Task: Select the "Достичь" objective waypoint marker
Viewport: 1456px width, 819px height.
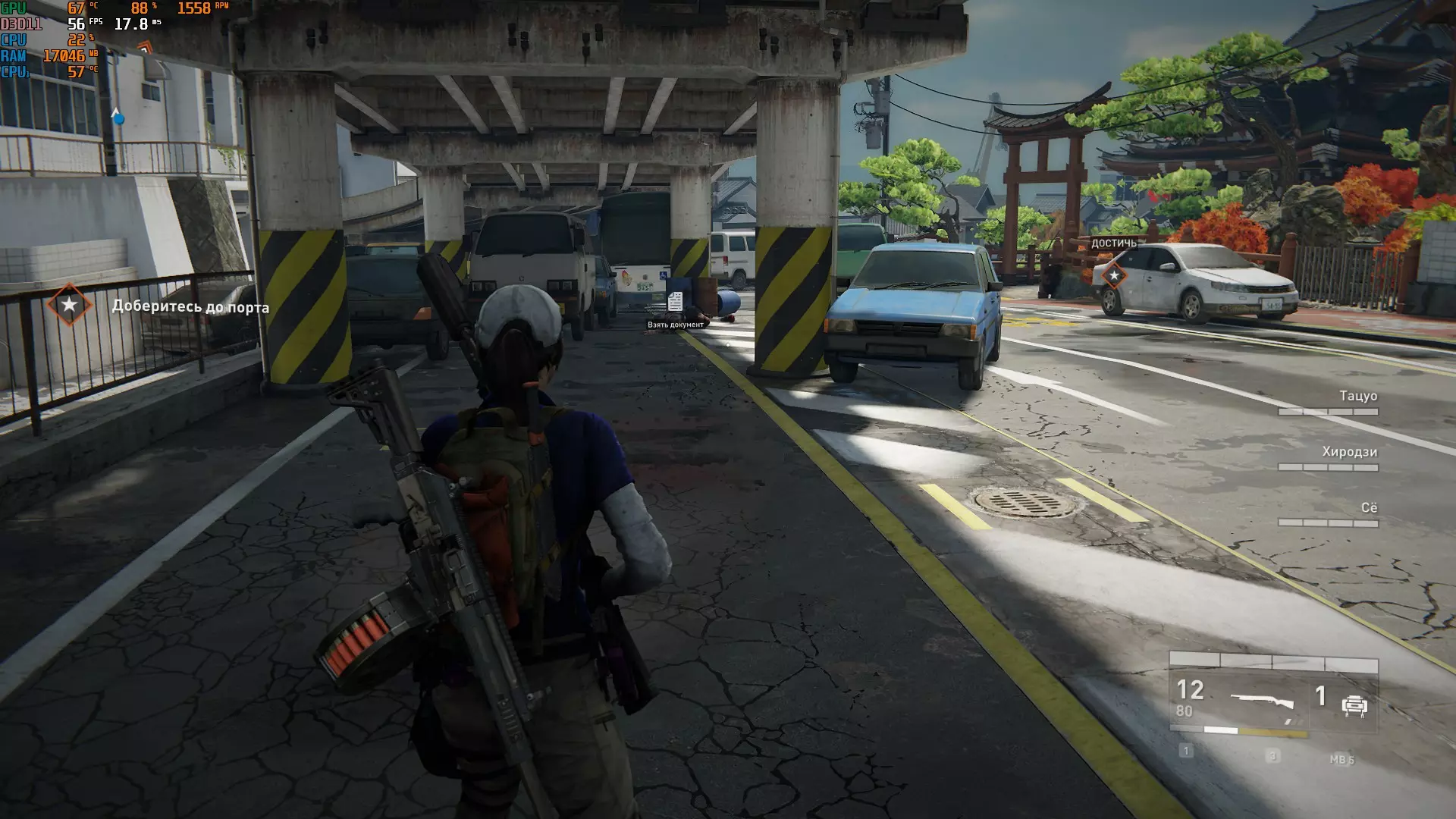Action: pos(1114,275)
